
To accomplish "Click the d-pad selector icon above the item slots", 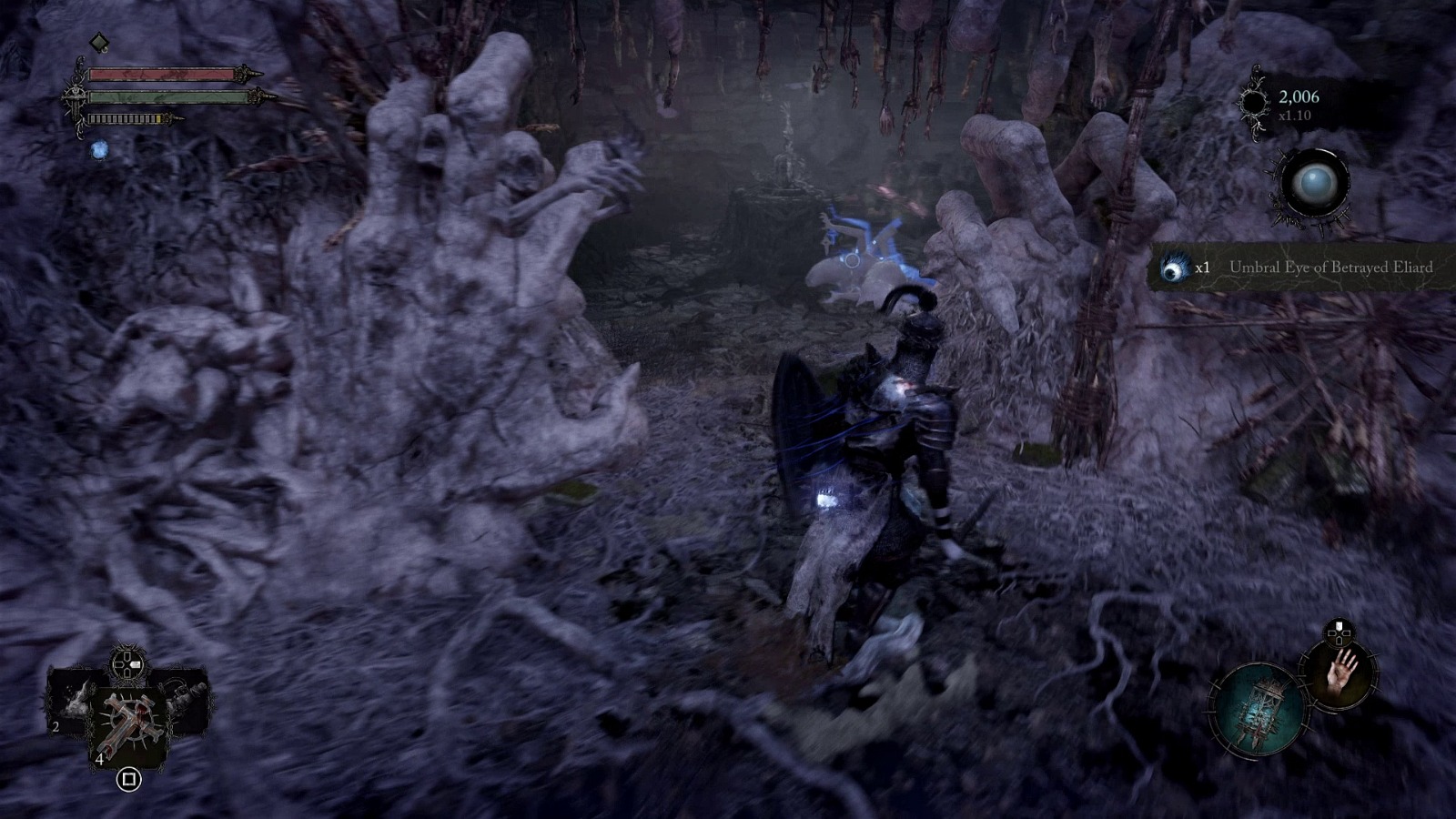I will pyautogui.click(x=127, y=663).
